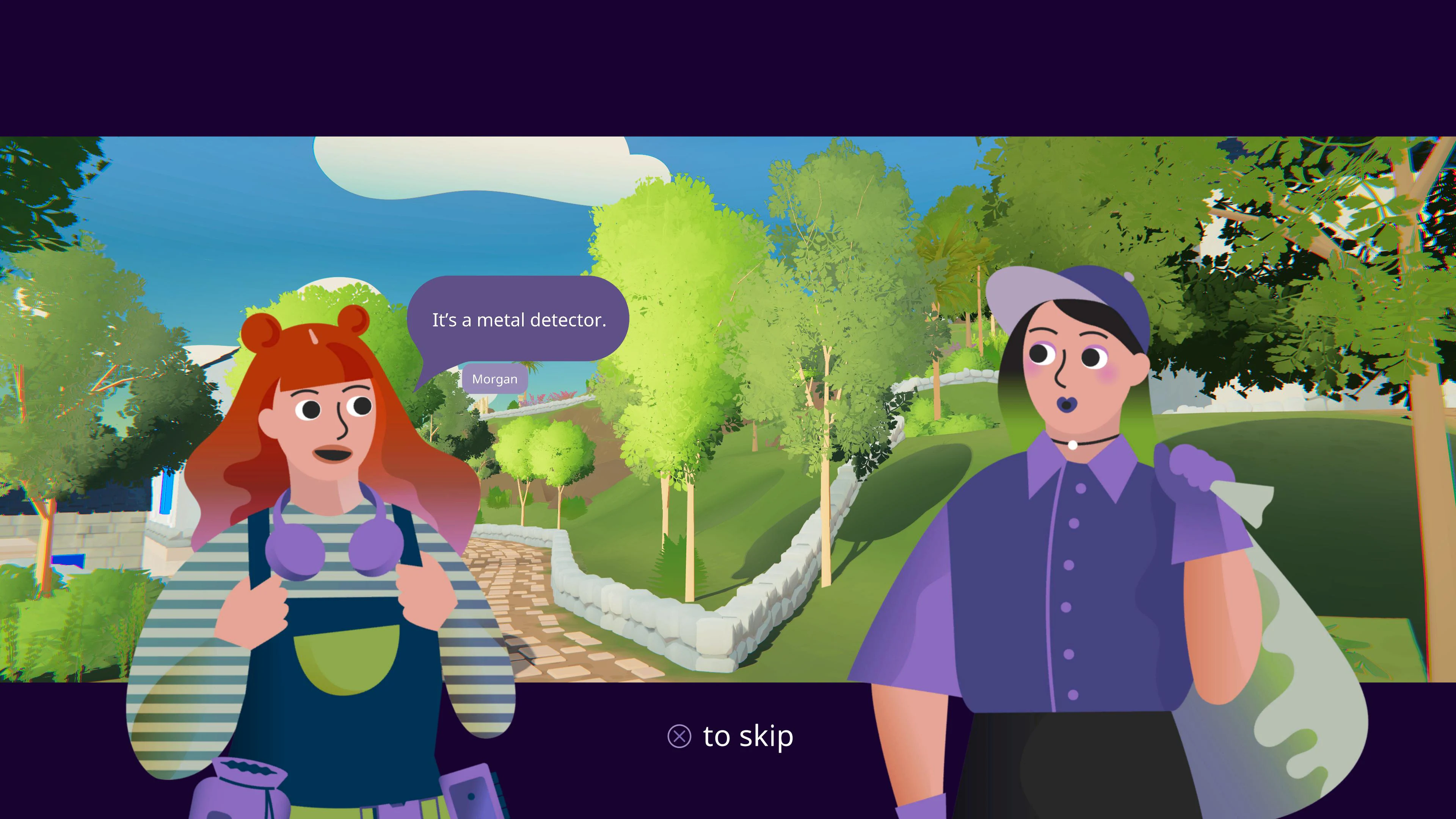Click the X skip icon
Screen dimensions: 1456x819
click(x=680, y=736)
